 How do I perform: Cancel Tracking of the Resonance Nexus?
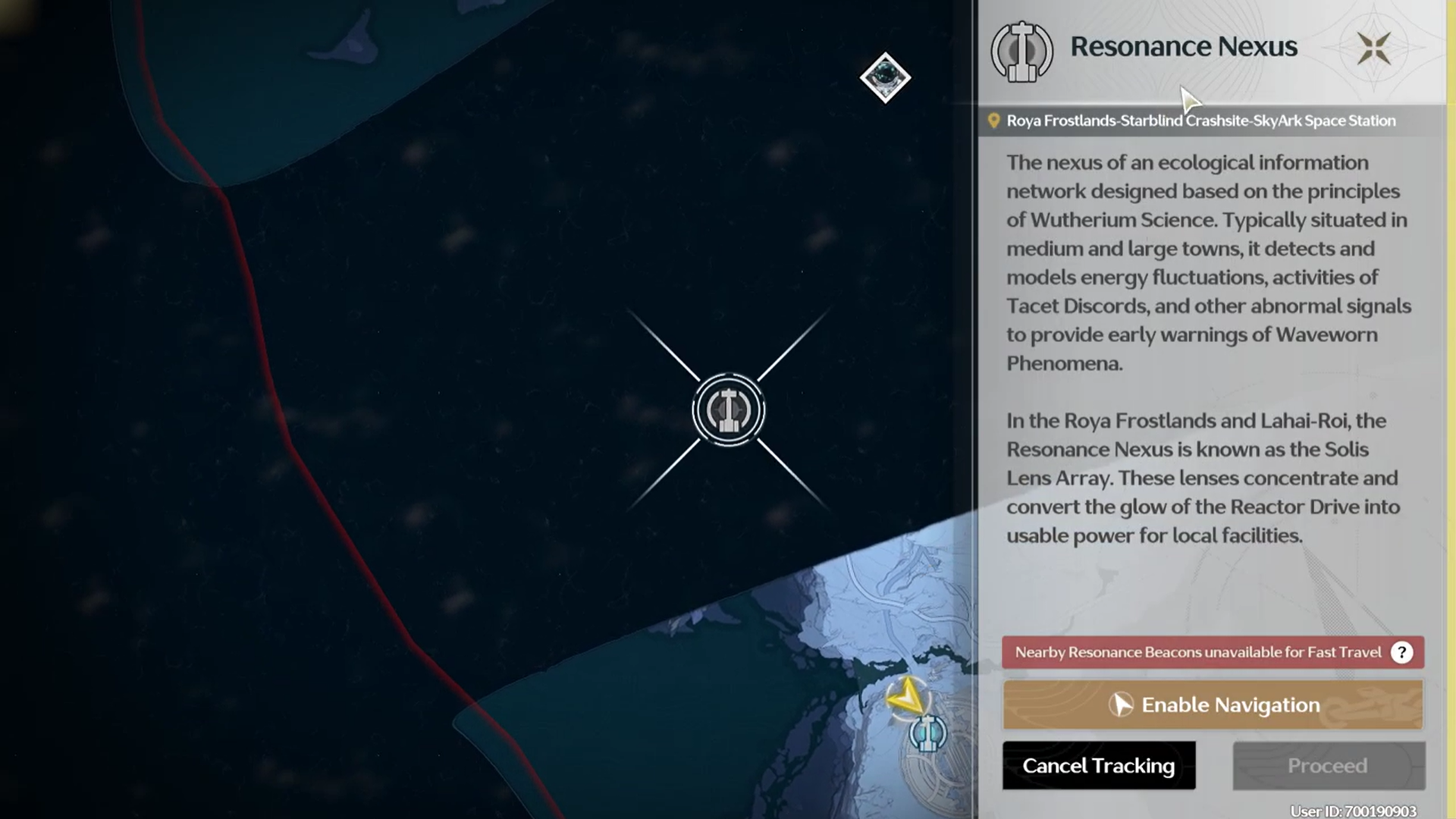pos(1098,765)
